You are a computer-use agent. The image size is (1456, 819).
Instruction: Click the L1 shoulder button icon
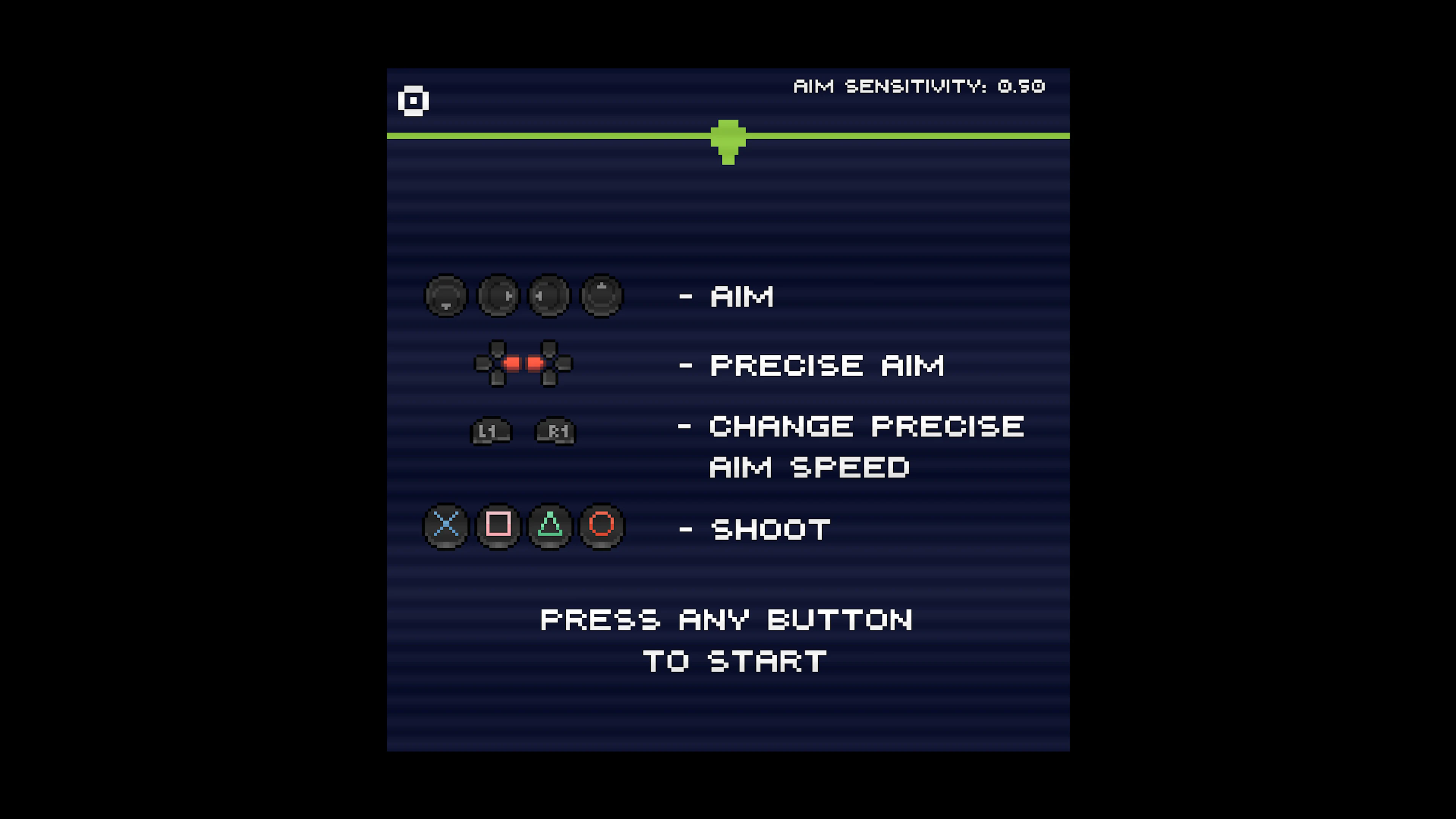click(x=491, y=431)
